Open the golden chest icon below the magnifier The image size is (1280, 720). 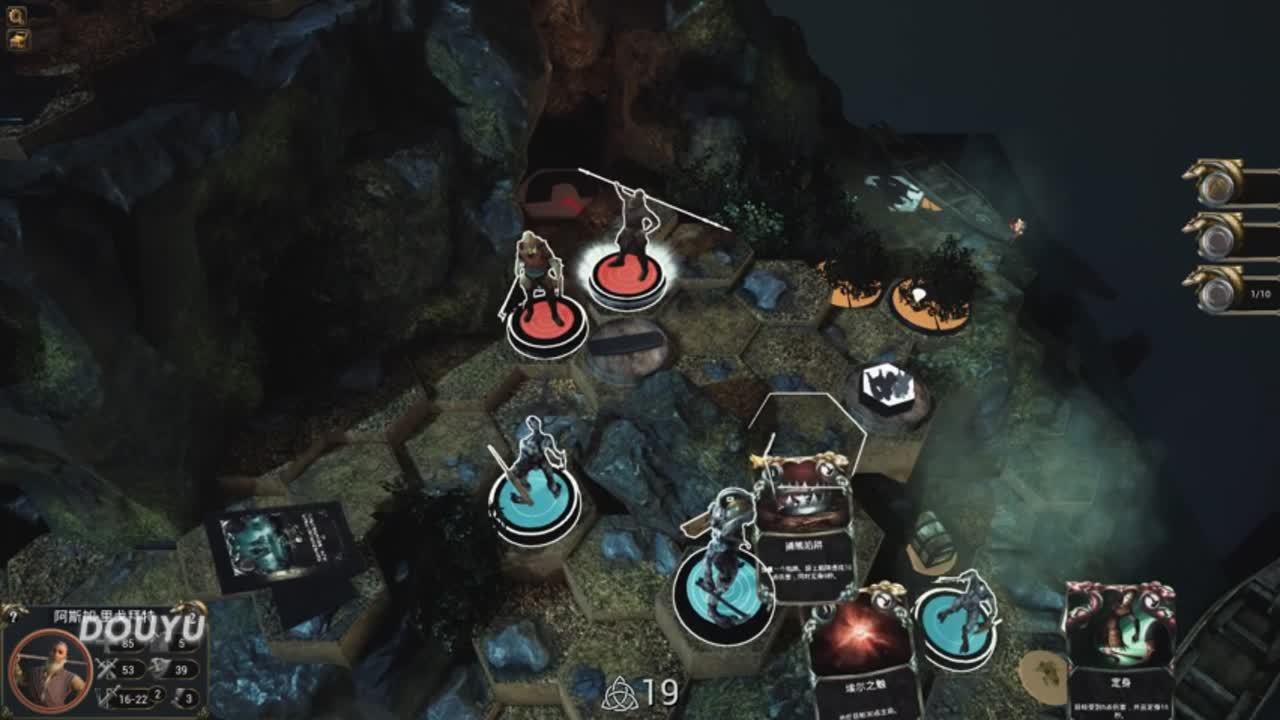(x=18, y=40)
